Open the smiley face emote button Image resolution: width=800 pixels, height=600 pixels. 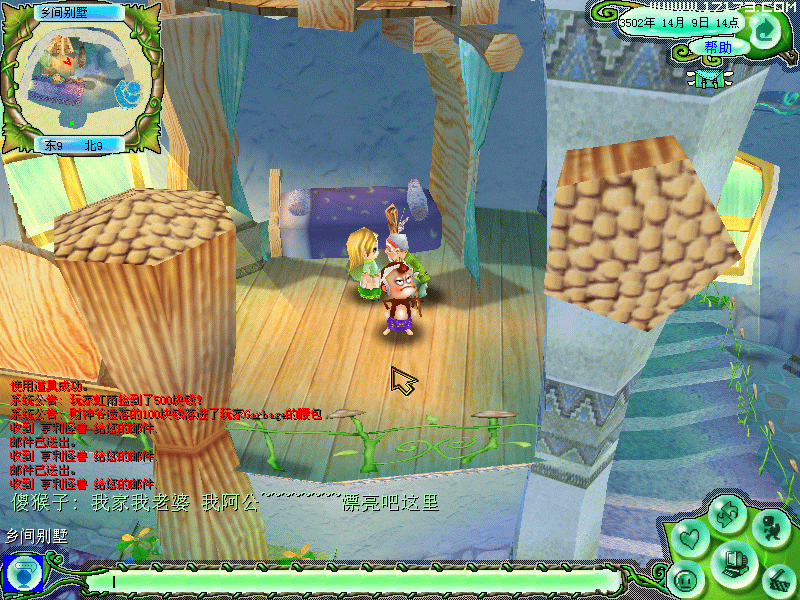686,579
